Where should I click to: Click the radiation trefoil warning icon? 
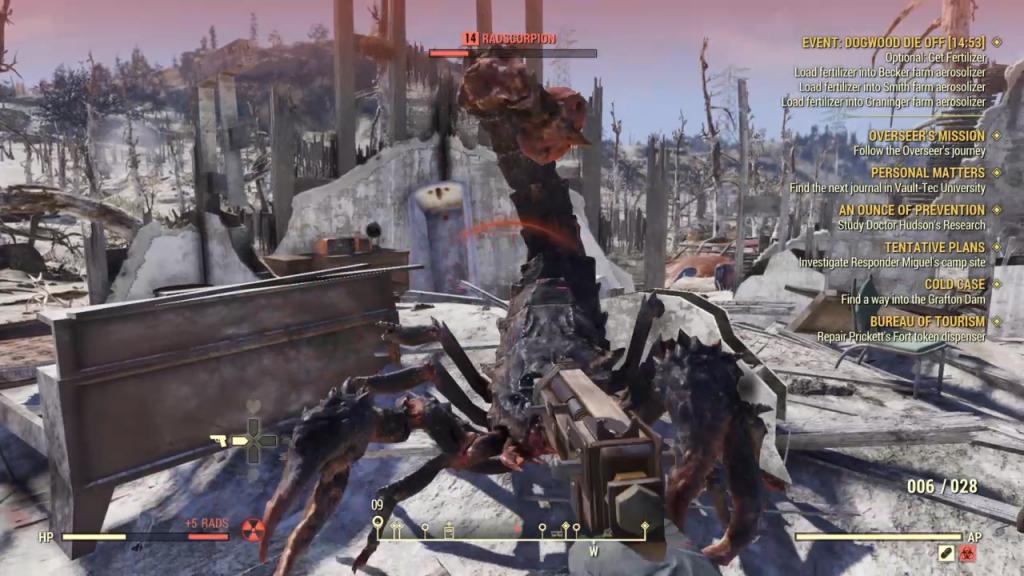252,527
